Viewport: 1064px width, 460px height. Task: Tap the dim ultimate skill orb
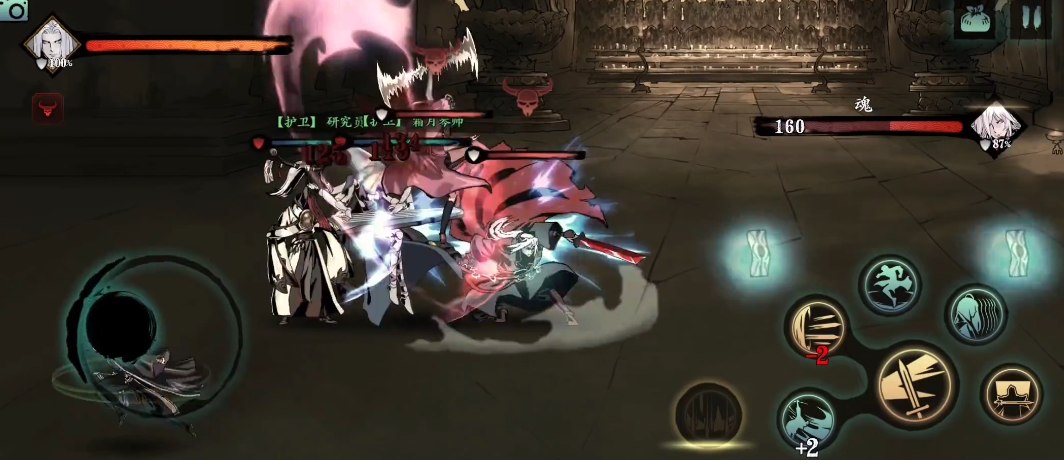(707, 413)
